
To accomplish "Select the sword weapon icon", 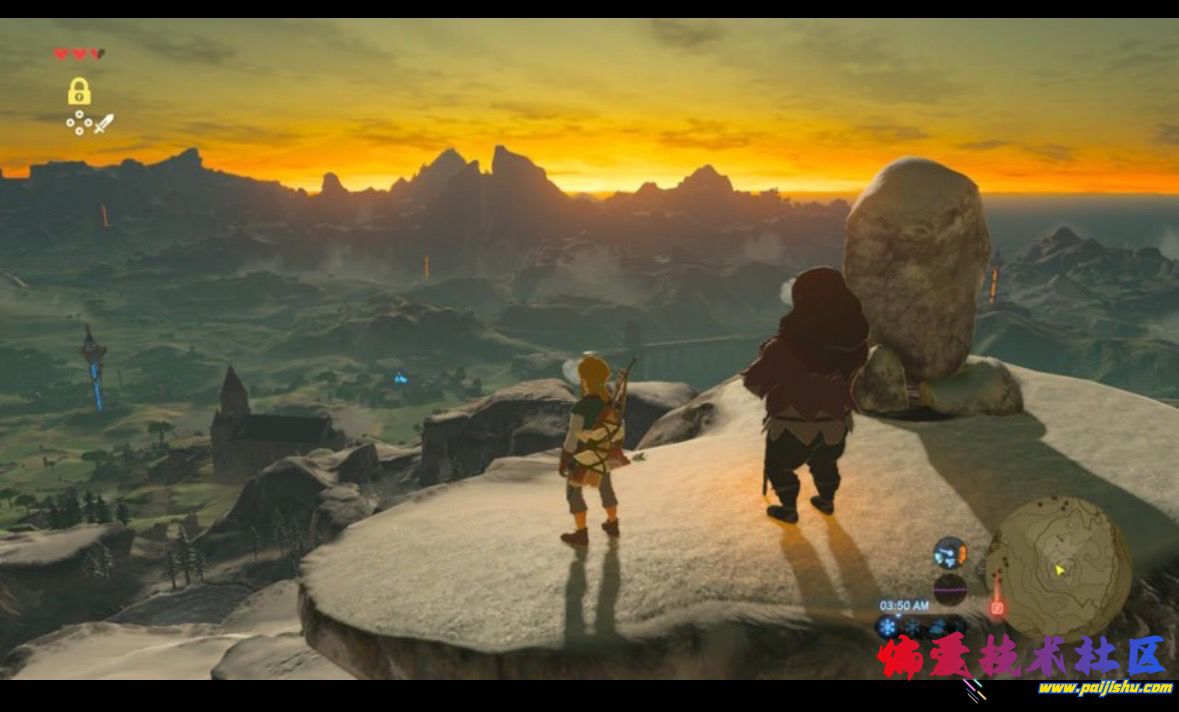I will (103, 123).
